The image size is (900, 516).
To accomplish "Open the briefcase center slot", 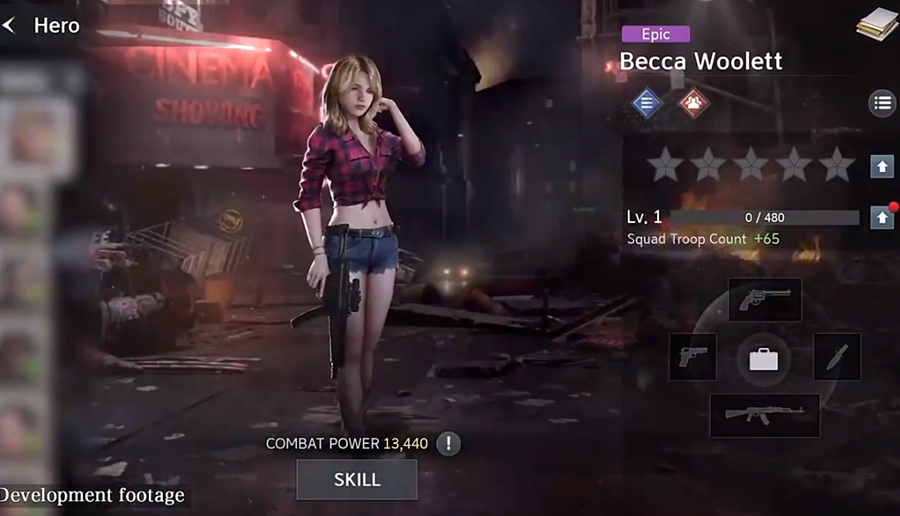I will coord(764,358).
